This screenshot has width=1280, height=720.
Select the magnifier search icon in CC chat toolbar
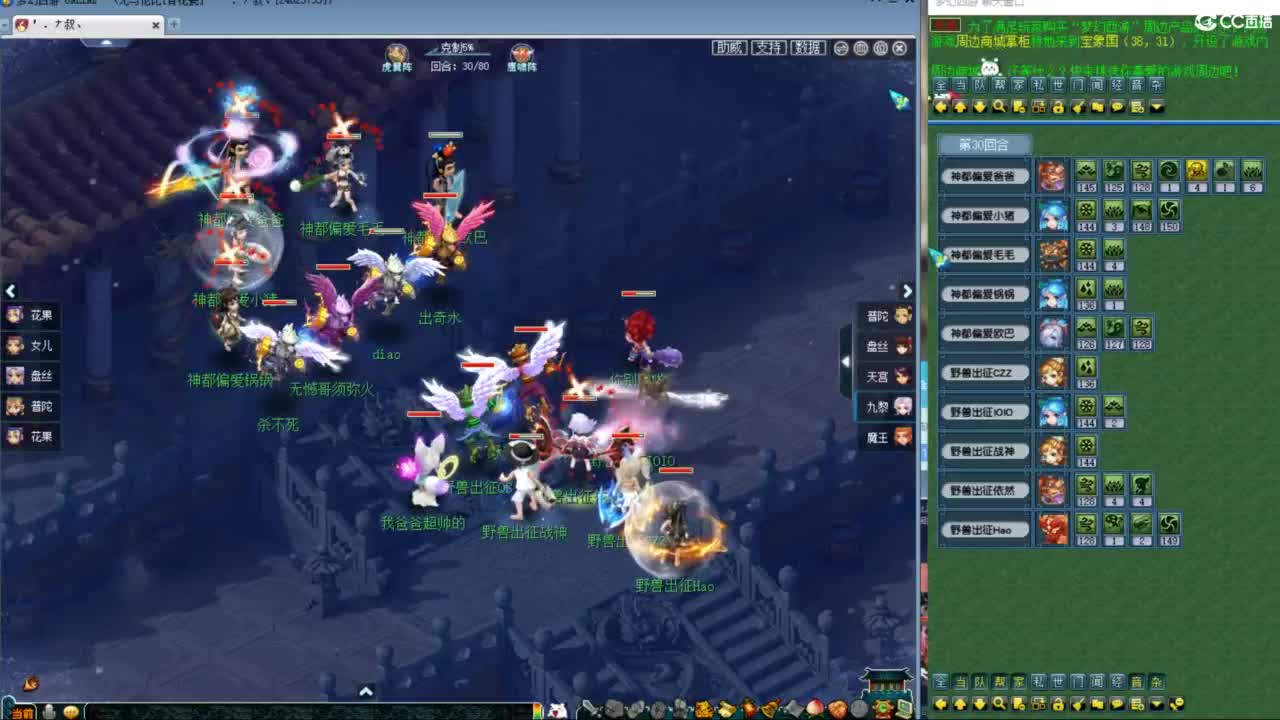tap(1000, 106)
